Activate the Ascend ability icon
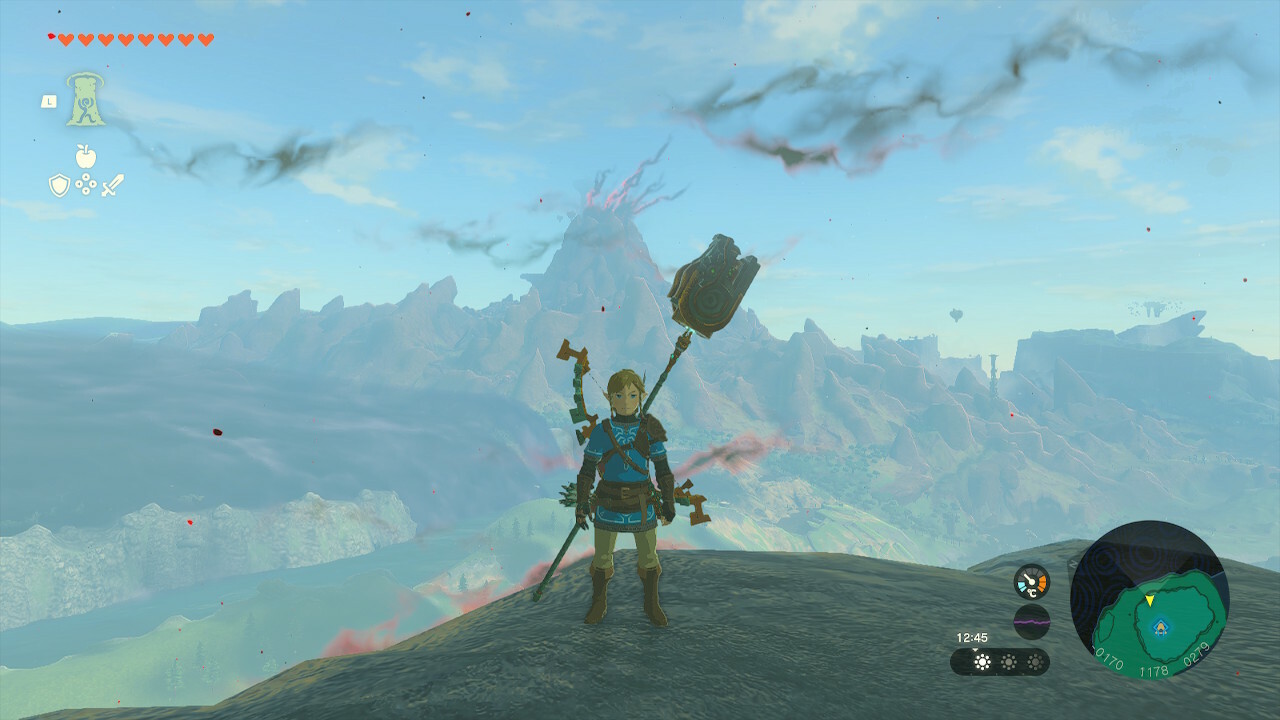This screenshot has width=1280, height=720. tap(86, 99)
